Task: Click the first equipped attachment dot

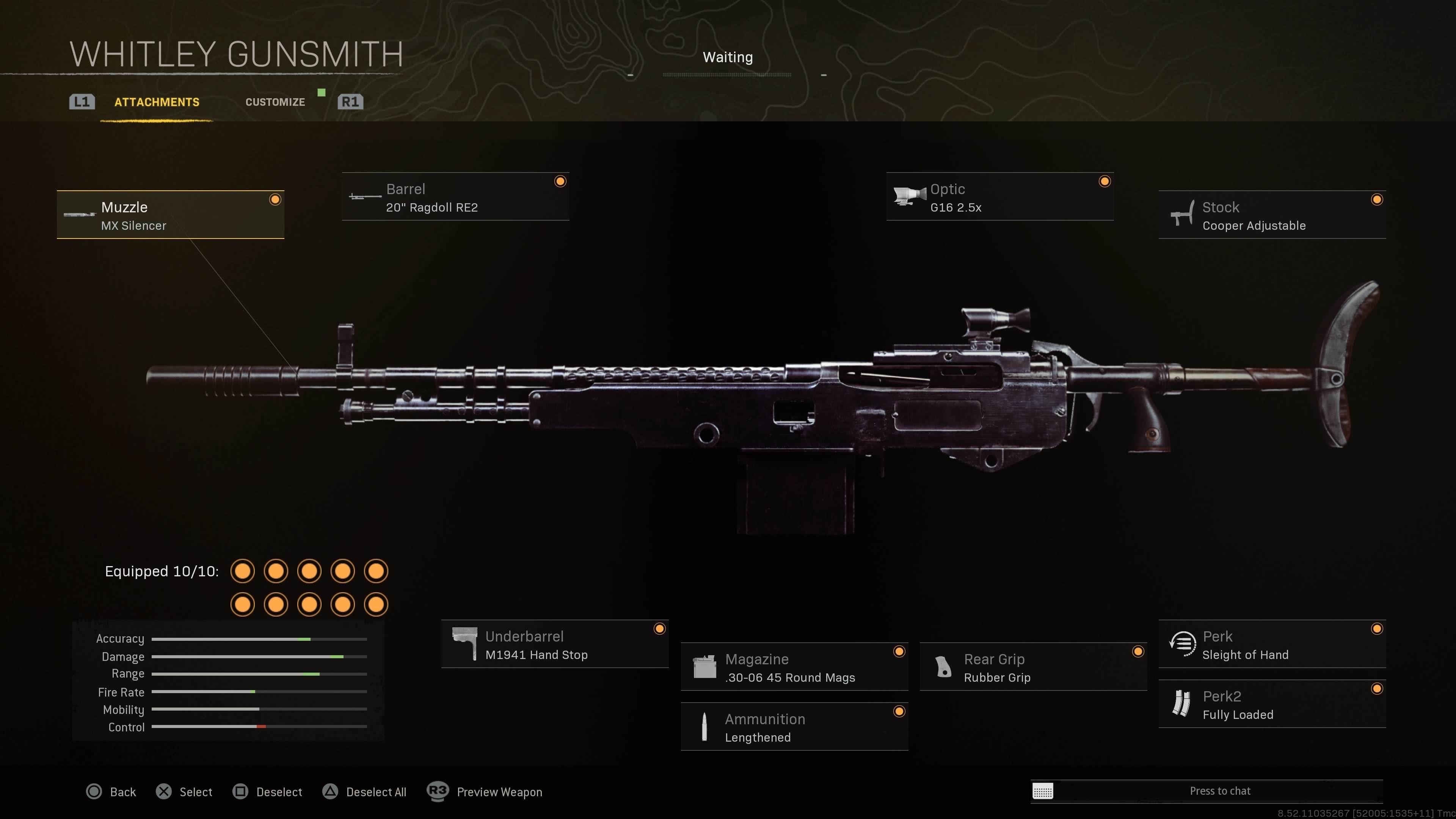Action: (x=243, y=571)
